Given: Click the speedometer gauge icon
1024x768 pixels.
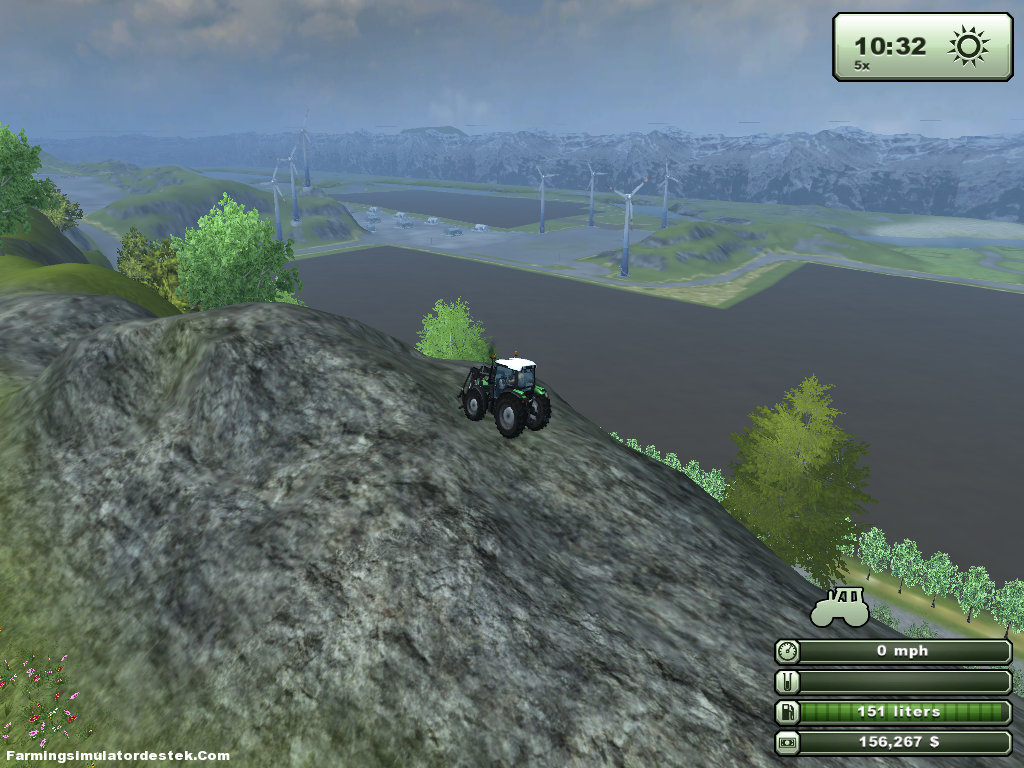Looking at the screenshot, I should point(788,652).
